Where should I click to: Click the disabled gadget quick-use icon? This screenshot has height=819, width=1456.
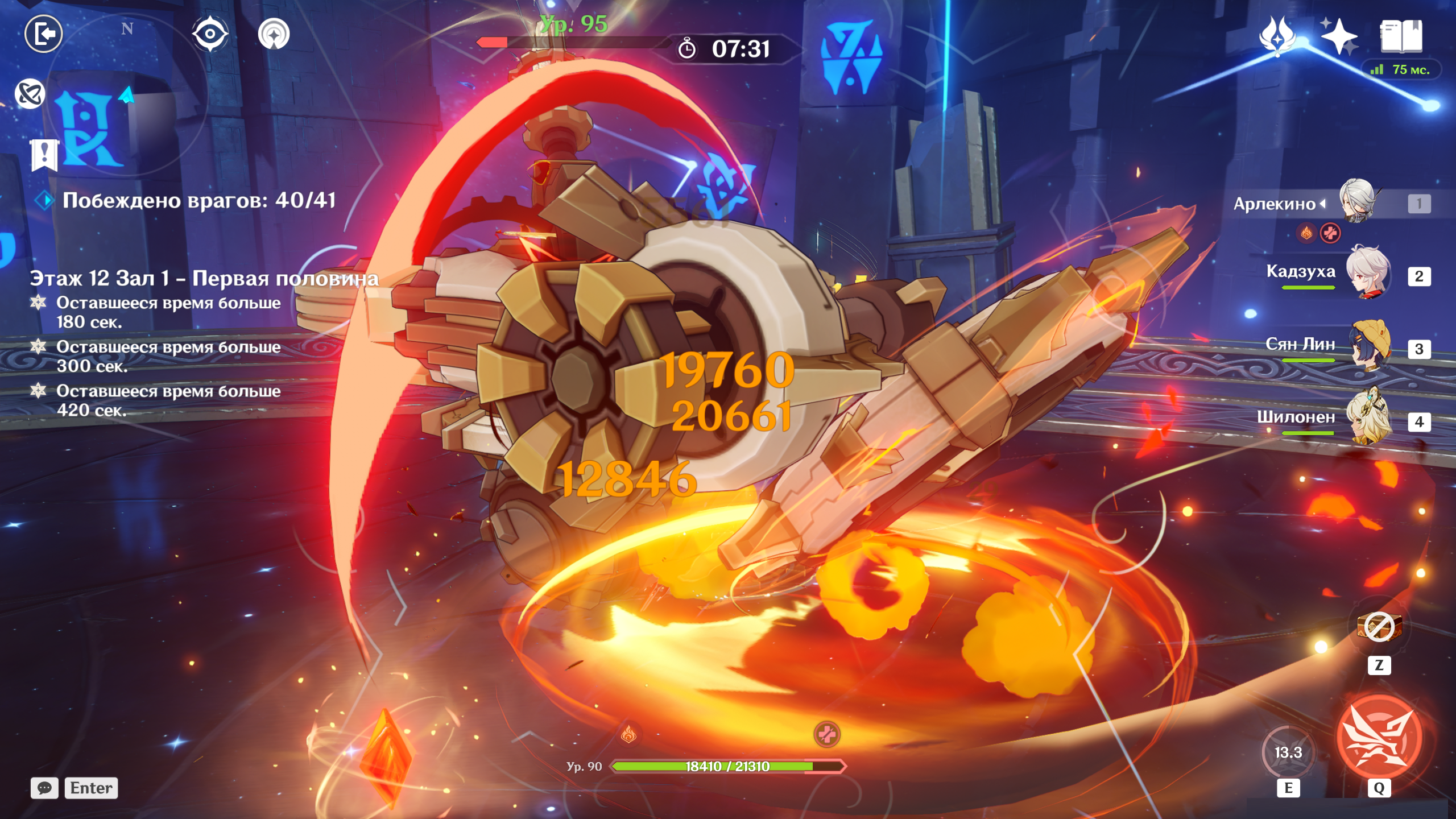pyautogui.click(x=1379, y=628)
